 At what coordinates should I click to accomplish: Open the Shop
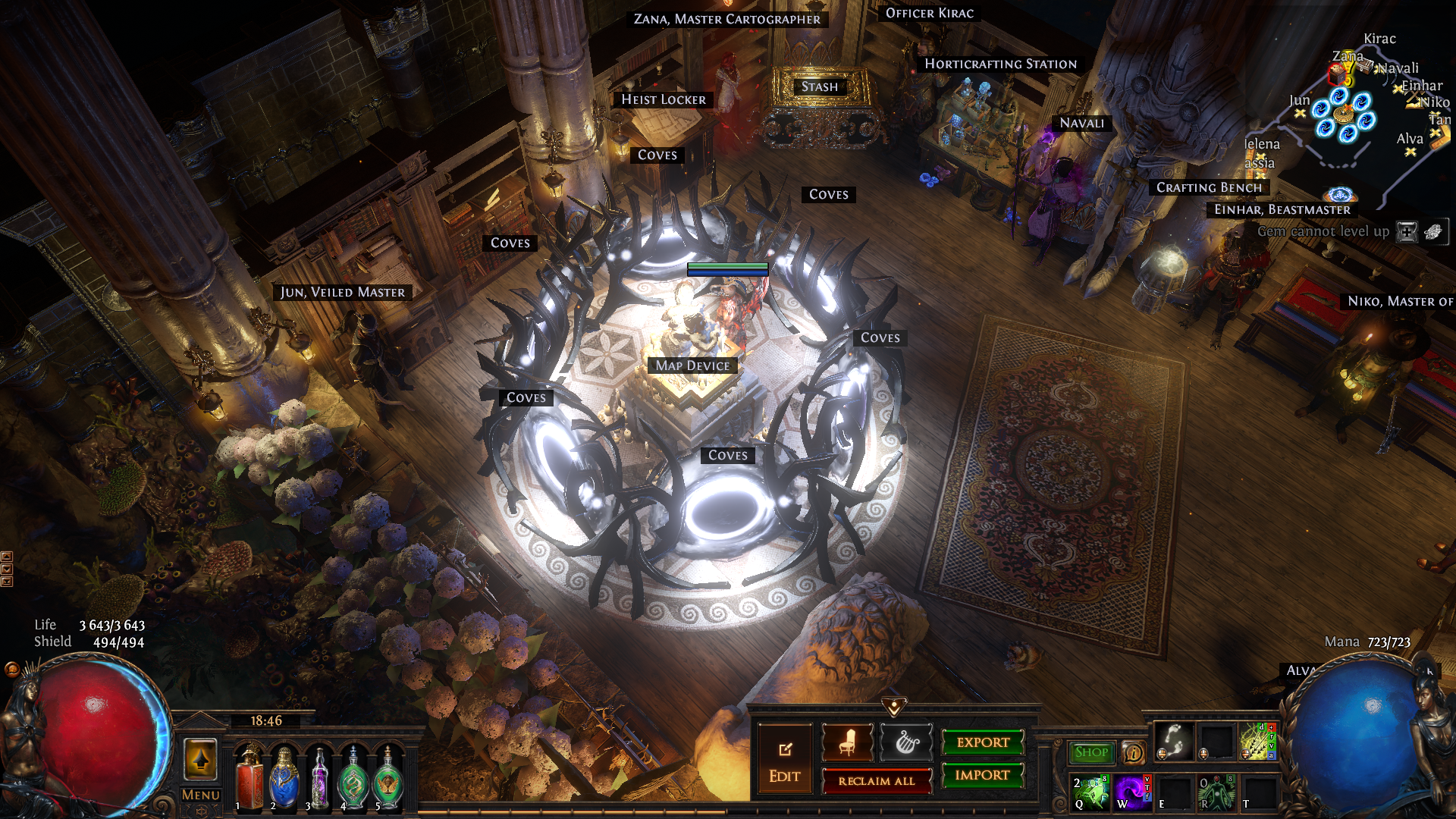click(x=1091, y=752)
